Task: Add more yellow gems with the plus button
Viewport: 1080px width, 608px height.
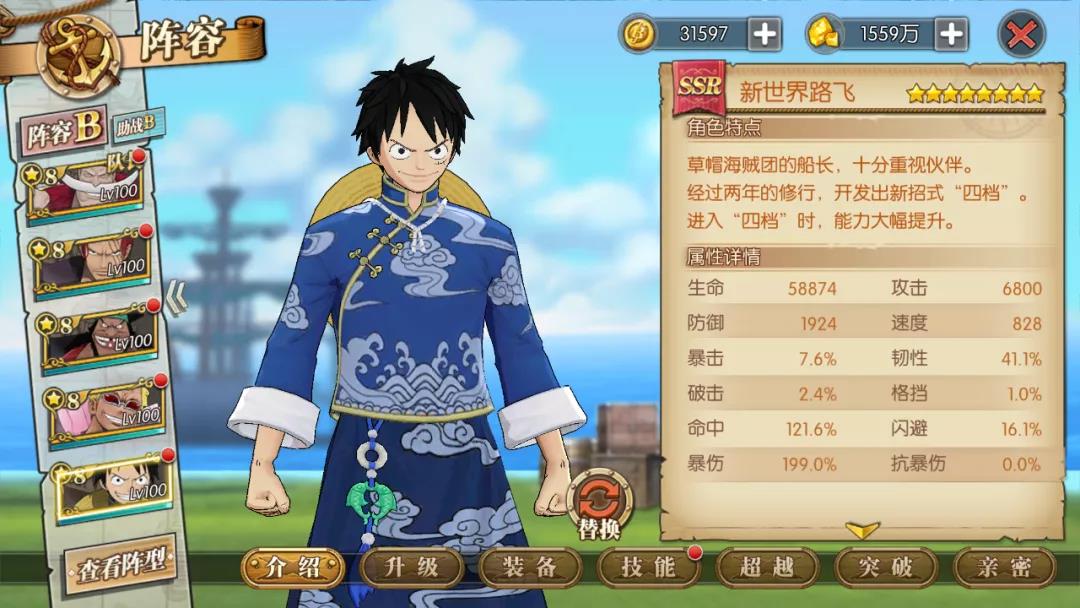Action: pyautogui.click(x=951, y=35)
